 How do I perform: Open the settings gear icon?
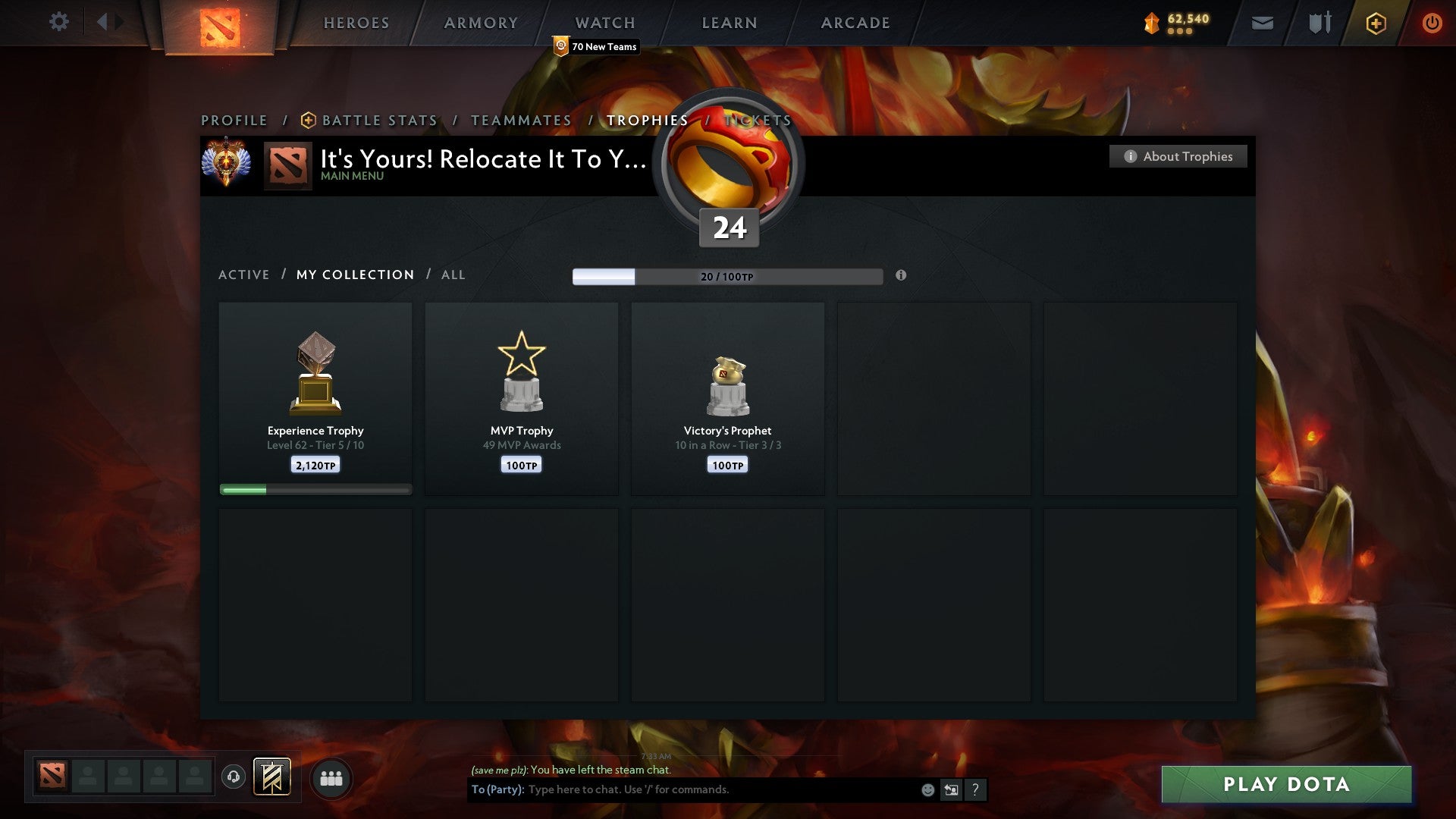pos(58,22)
